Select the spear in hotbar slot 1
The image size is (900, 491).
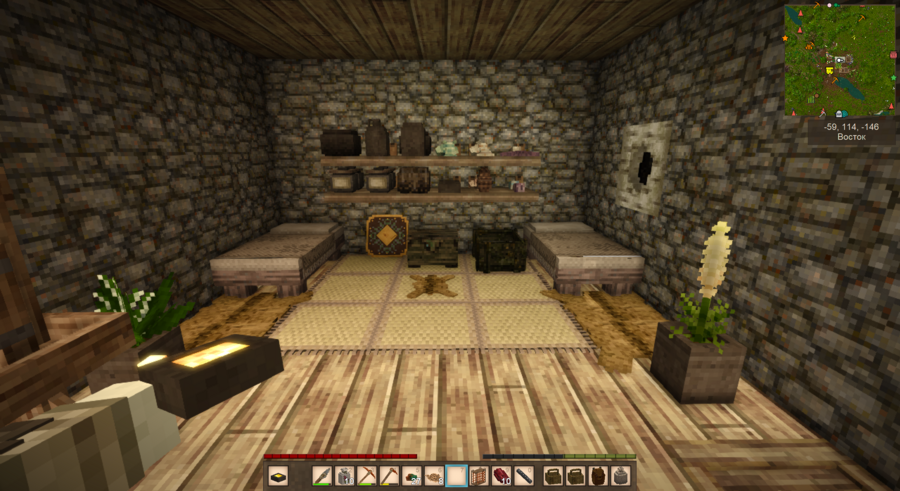click(x=323, y=476)
